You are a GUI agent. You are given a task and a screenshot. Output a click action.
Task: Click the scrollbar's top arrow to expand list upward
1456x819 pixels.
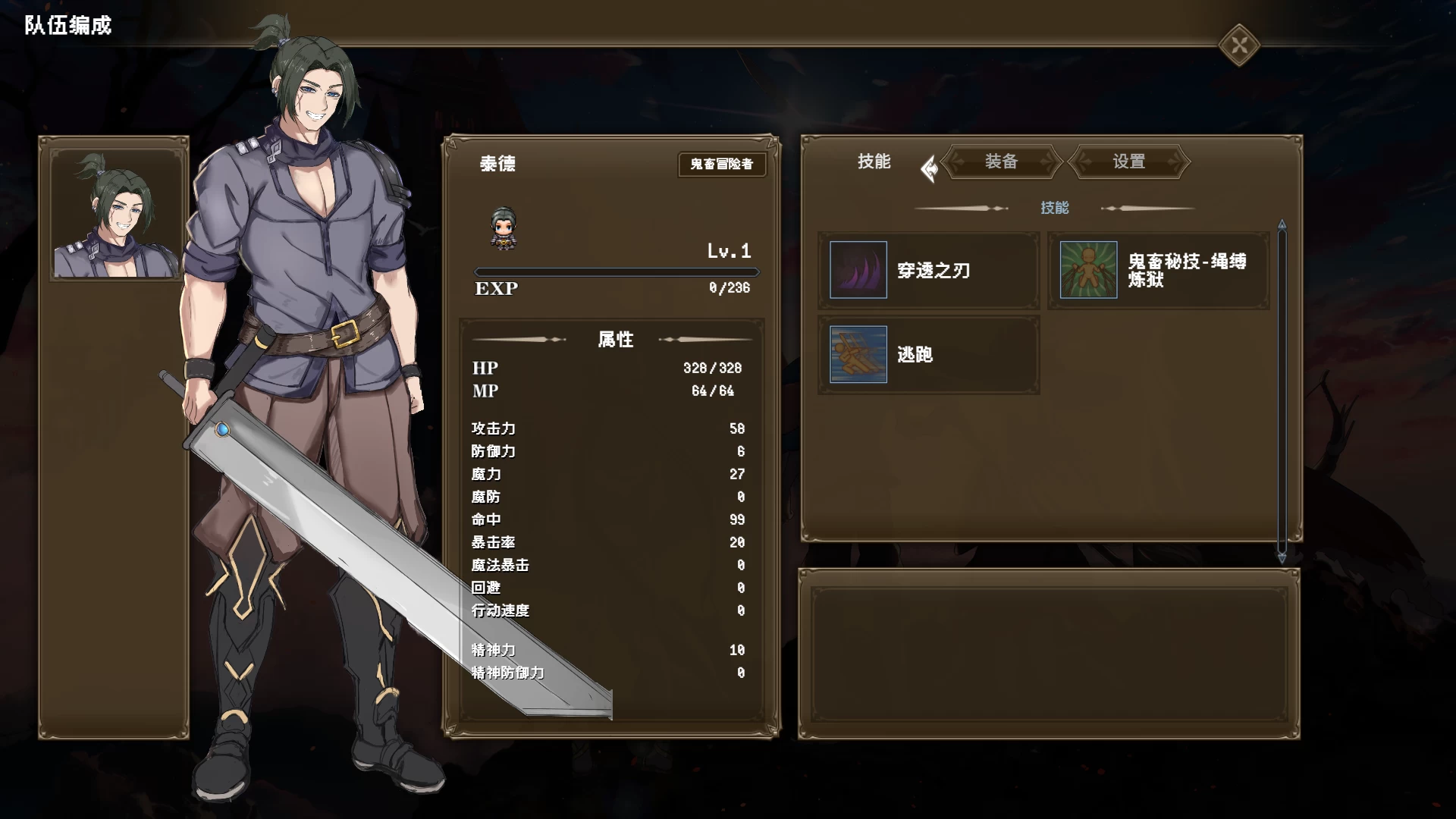coord(1282,222)
